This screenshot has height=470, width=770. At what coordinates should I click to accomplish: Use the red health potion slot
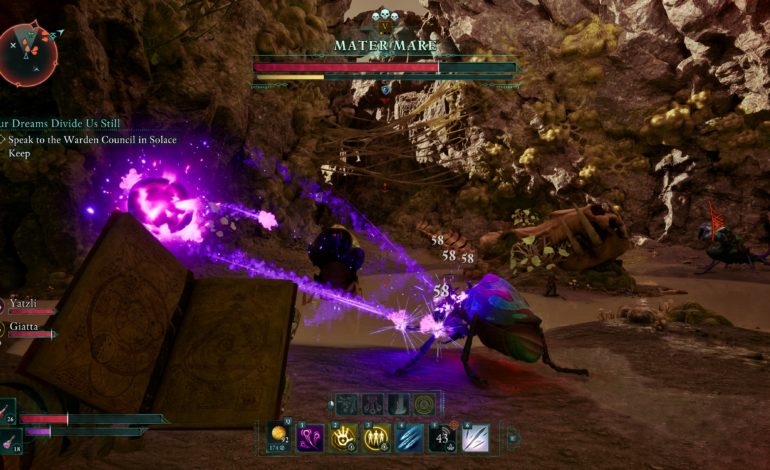coord(8,412)
